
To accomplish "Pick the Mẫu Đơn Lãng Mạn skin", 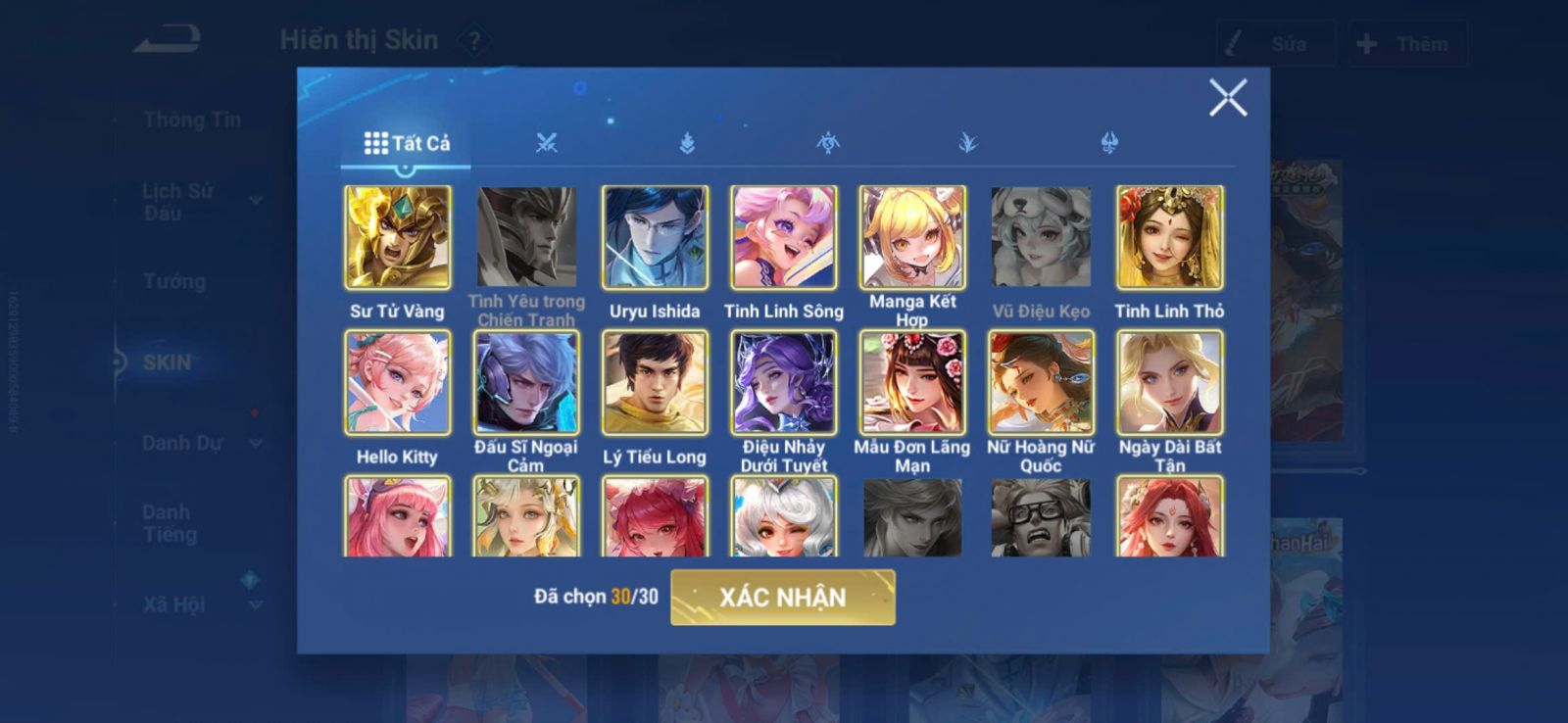I will pyautogui.click(x=912, y=383).
